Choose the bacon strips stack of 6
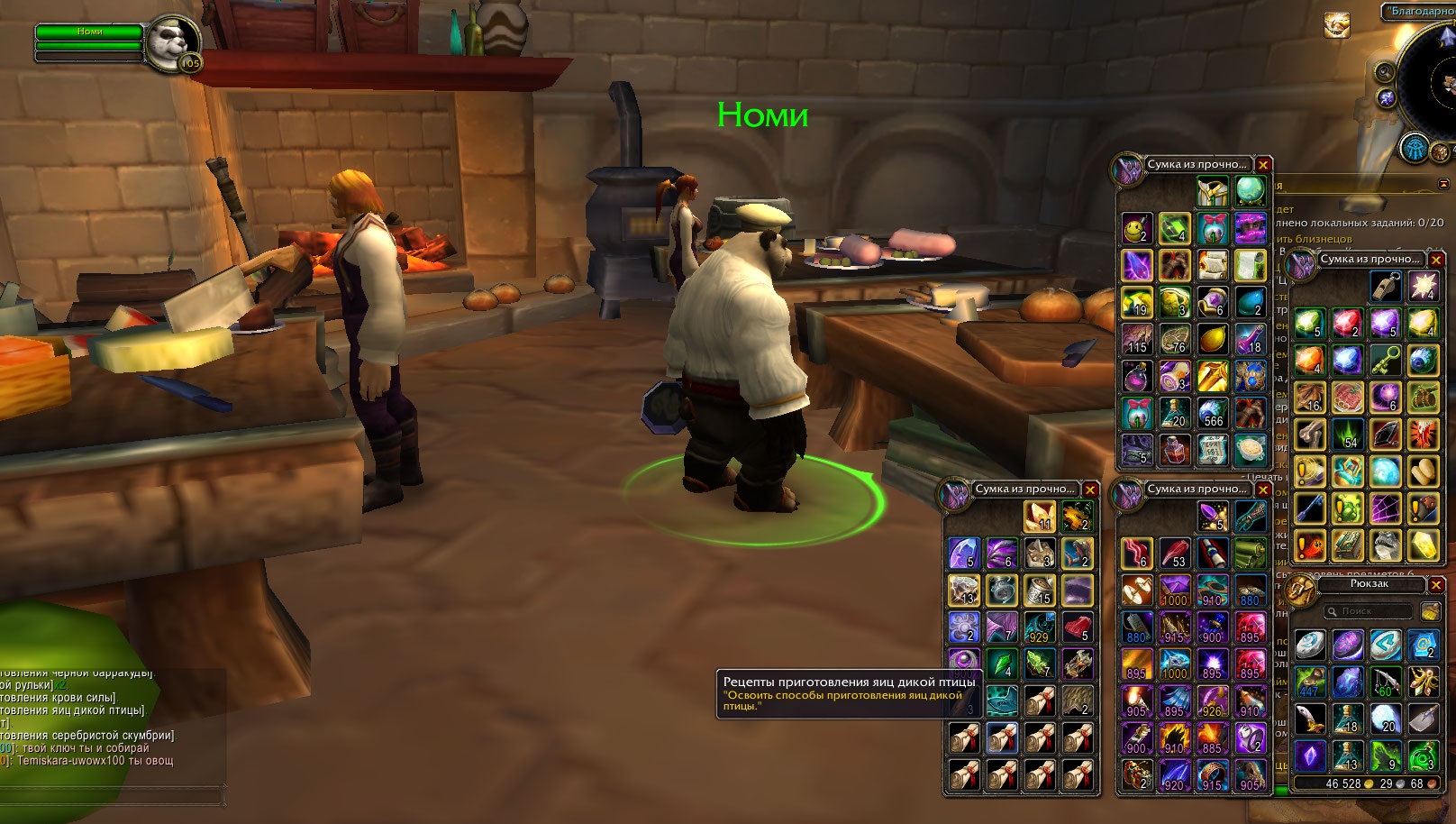Image resolution: width=1456 pixels, height=824 pixels. coord(1137,553)
